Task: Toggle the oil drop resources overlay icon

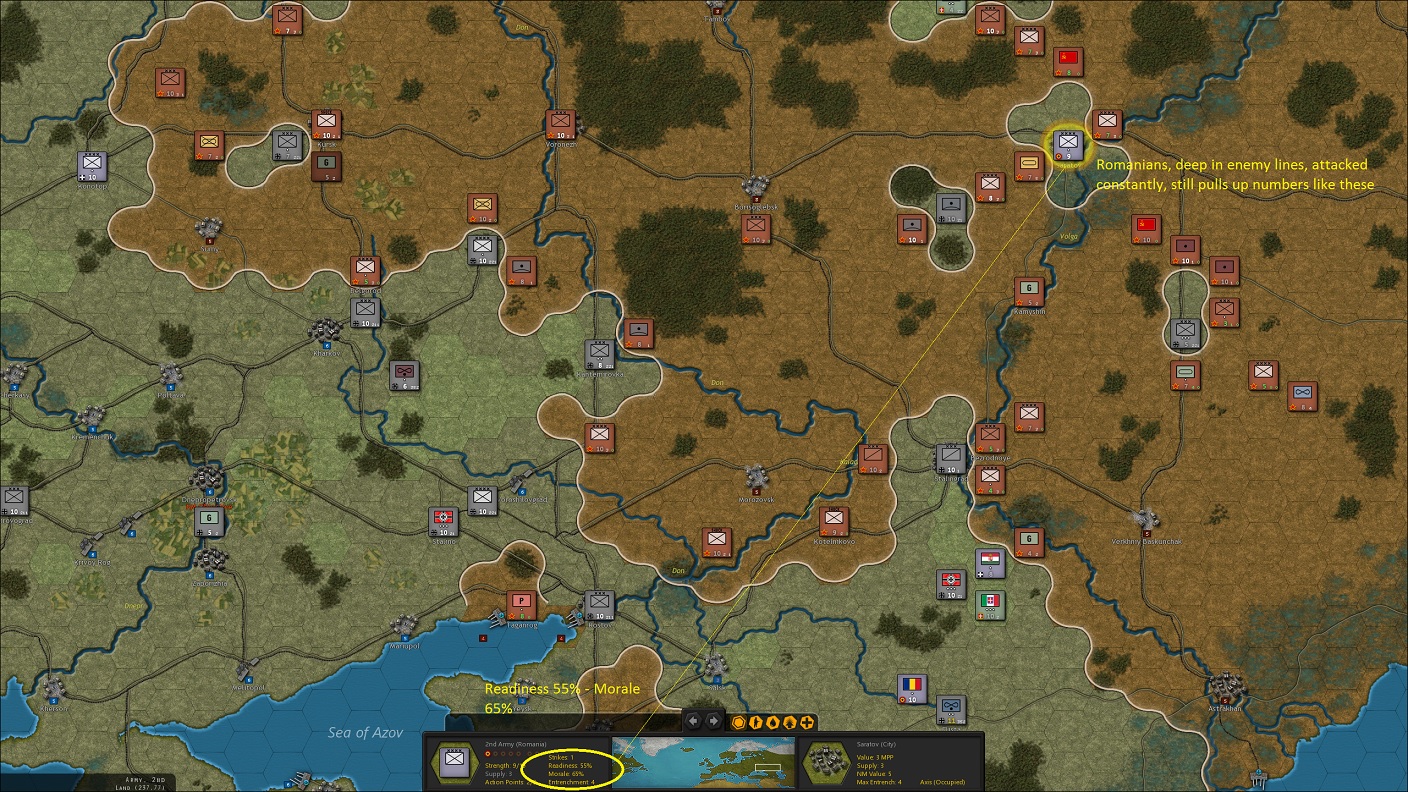Action: point(773,721)
